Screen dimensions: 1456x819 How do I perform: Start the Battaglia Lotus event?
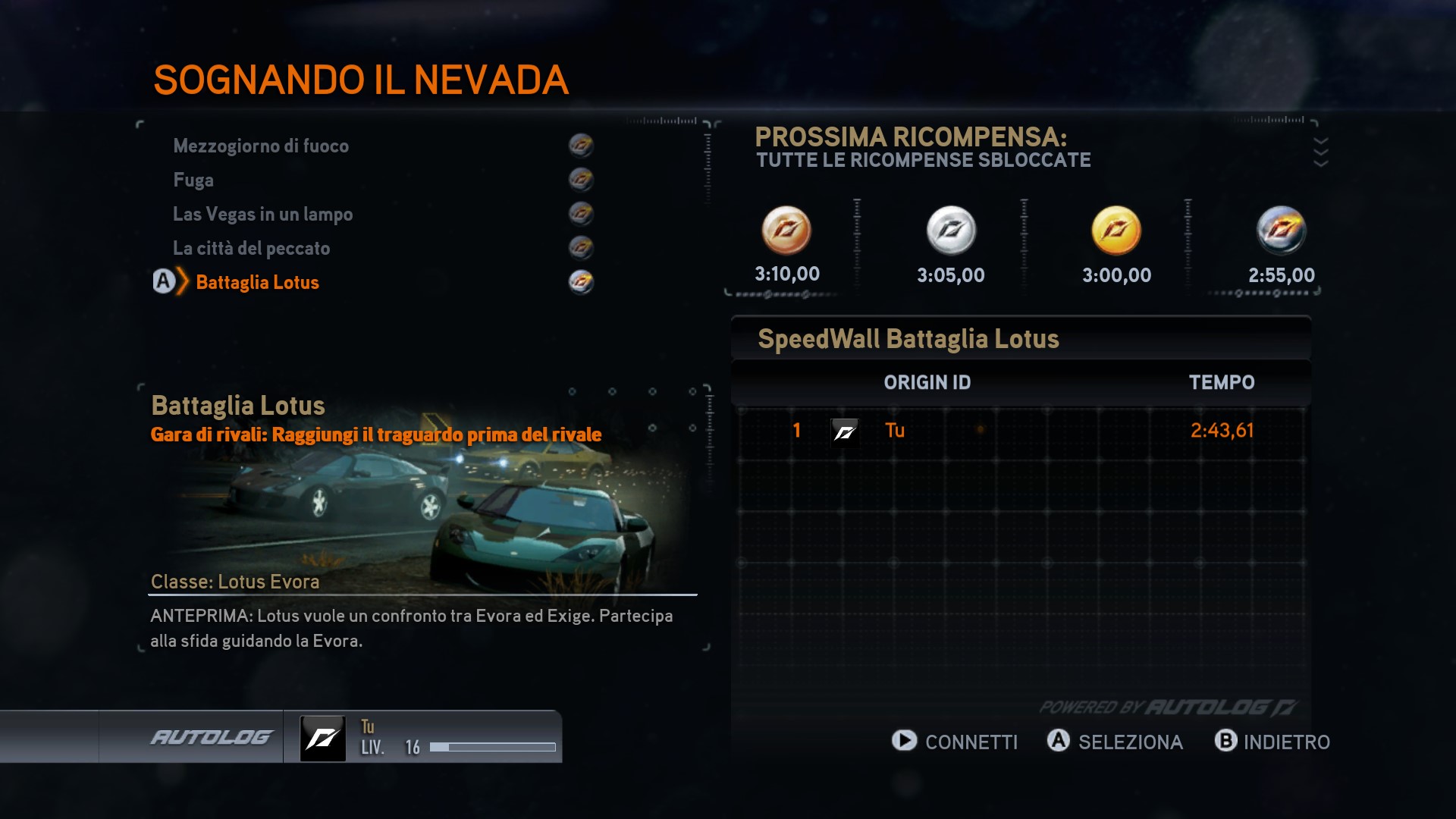pyautogui.click(x=257, y=282)
